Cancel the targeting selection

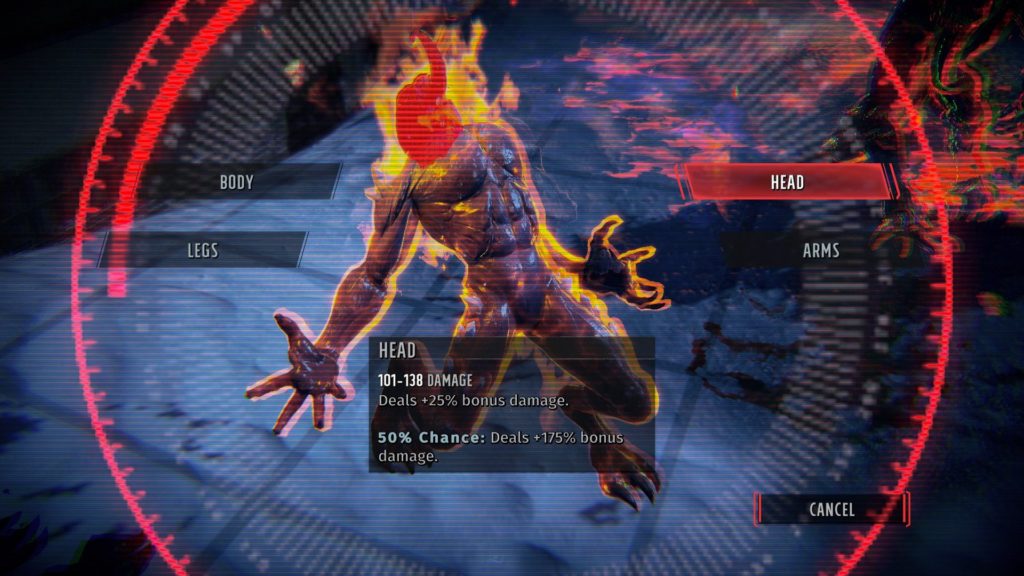[x=831, y=509]
